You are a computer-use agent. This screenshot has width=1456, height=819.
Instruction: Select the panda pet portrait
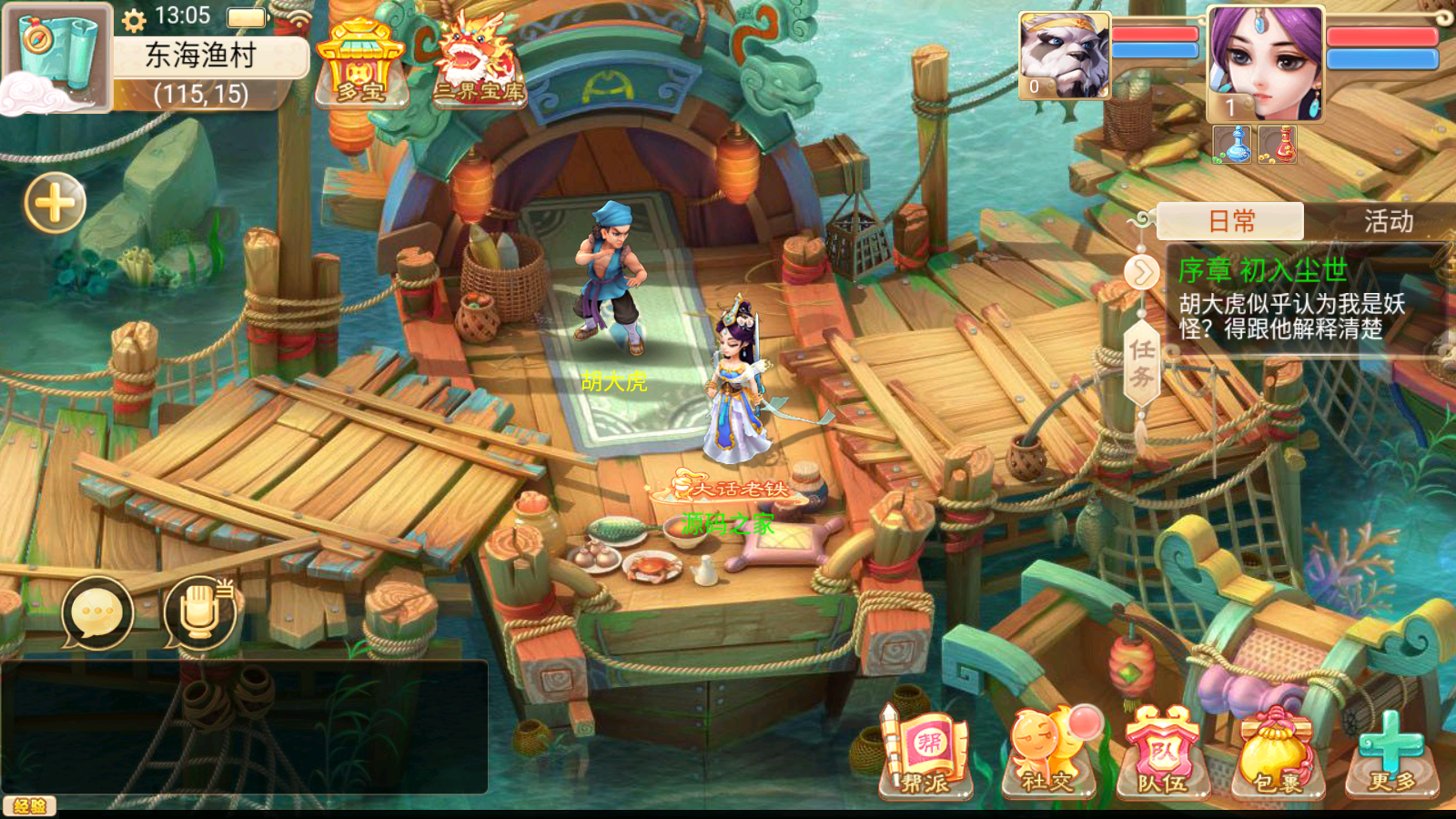[x=1064, y=55]
